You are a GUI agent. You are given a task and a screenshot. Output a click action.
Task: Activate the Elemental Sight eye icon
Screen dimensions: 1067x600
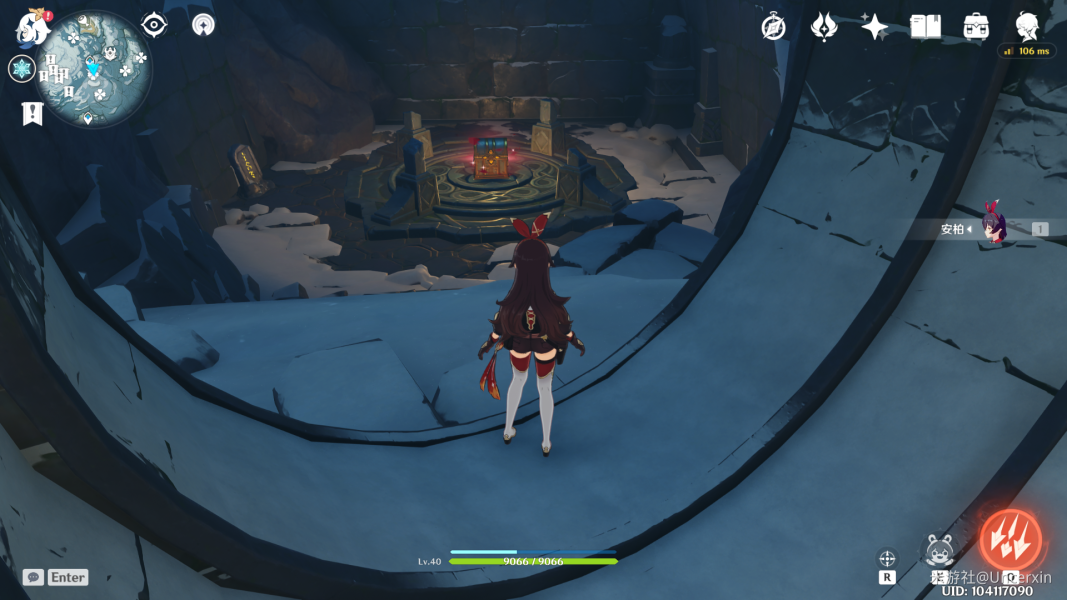[x=154, y=25]
